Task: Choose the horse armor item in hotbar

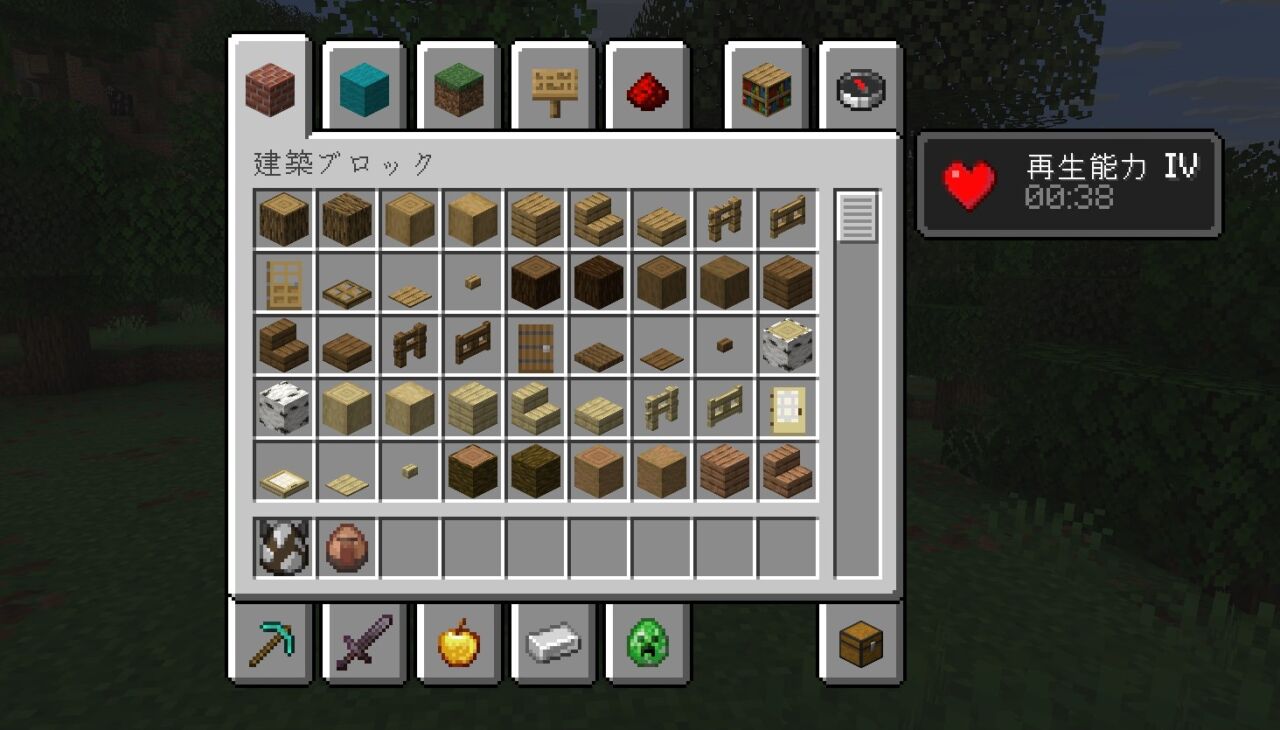Action: point(284,548)
